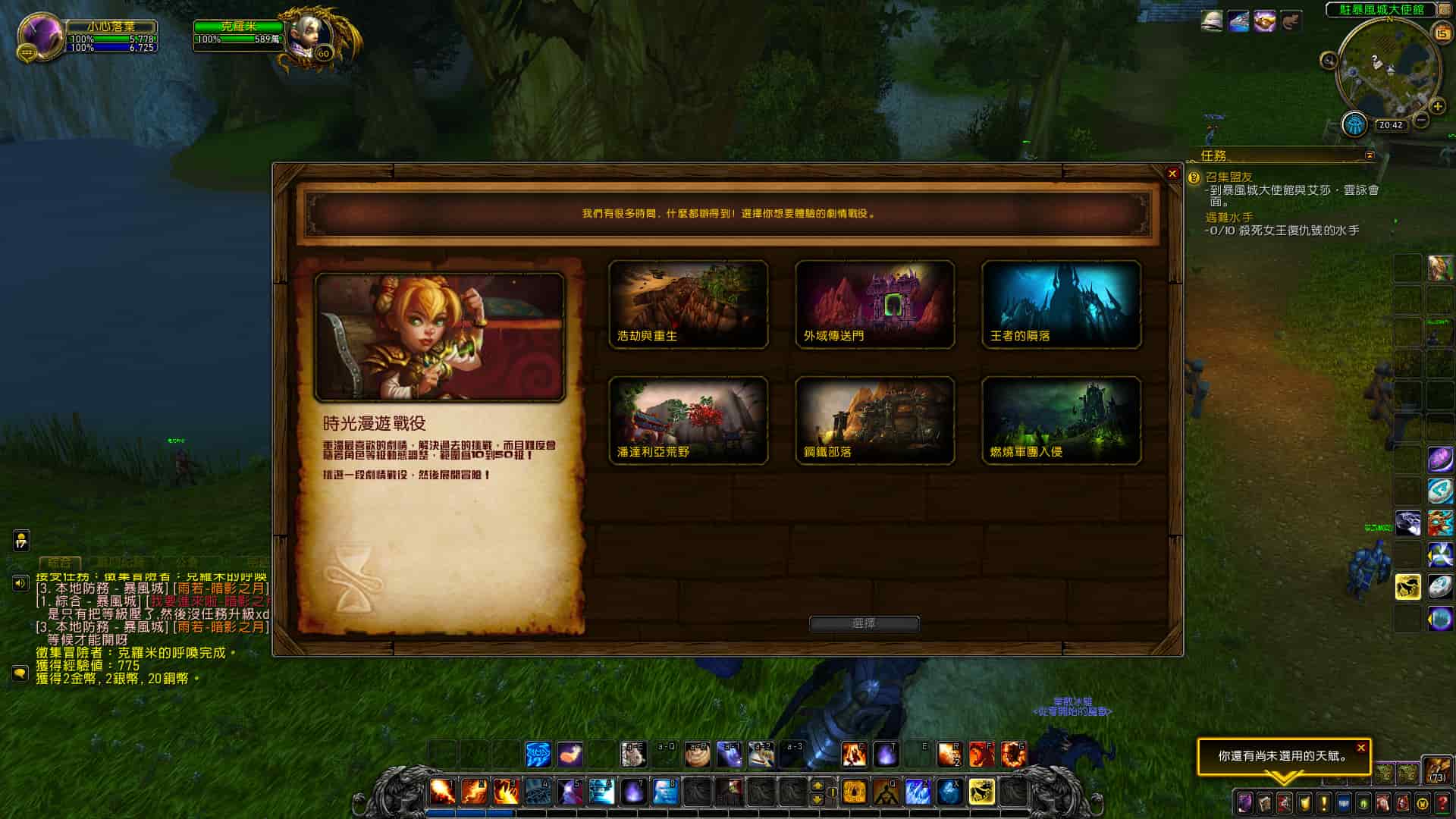Choose the 鋼鐵部落 campaign tile

tap(874, 421)
